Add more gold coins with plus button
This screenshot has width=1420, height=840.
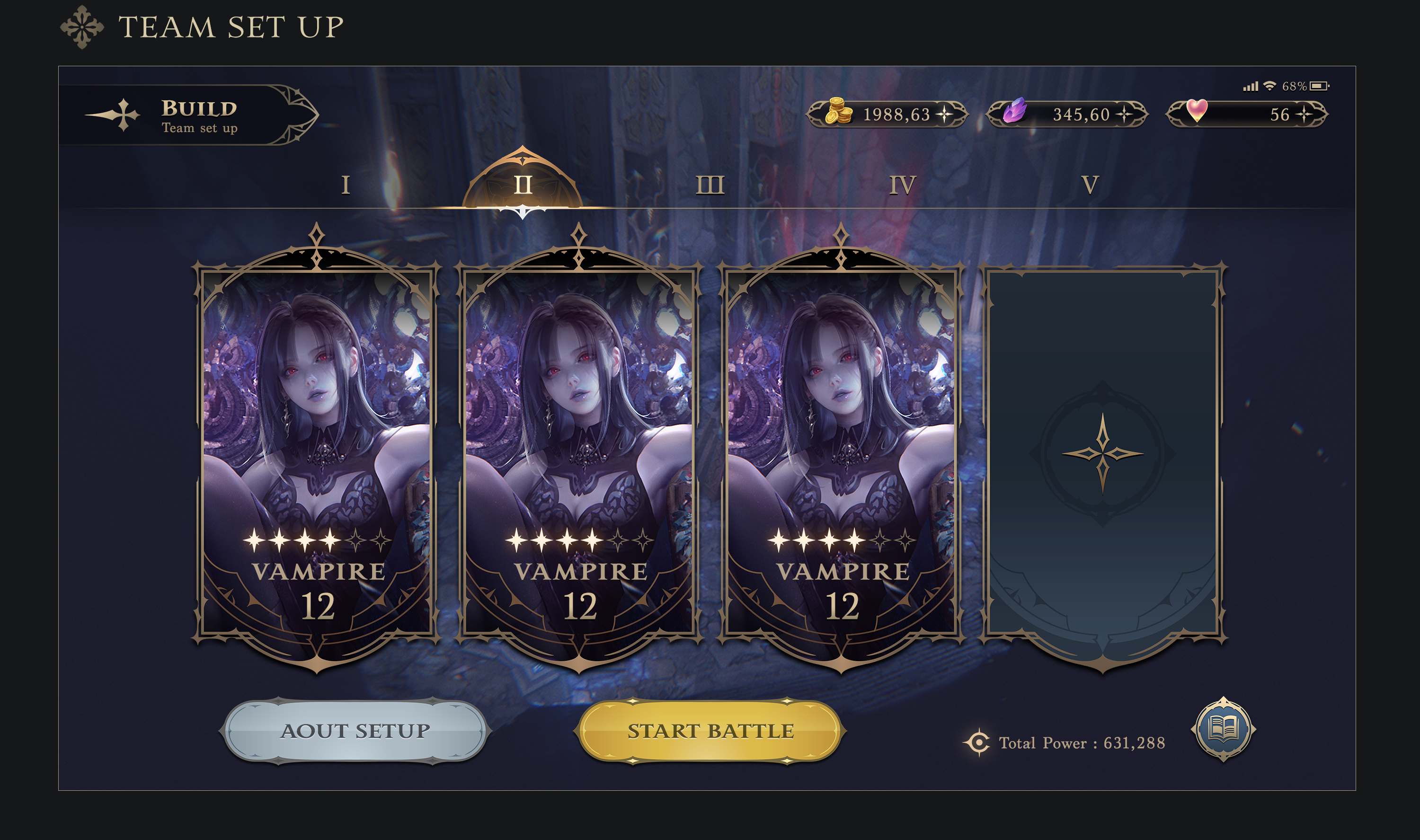(945, 115)
